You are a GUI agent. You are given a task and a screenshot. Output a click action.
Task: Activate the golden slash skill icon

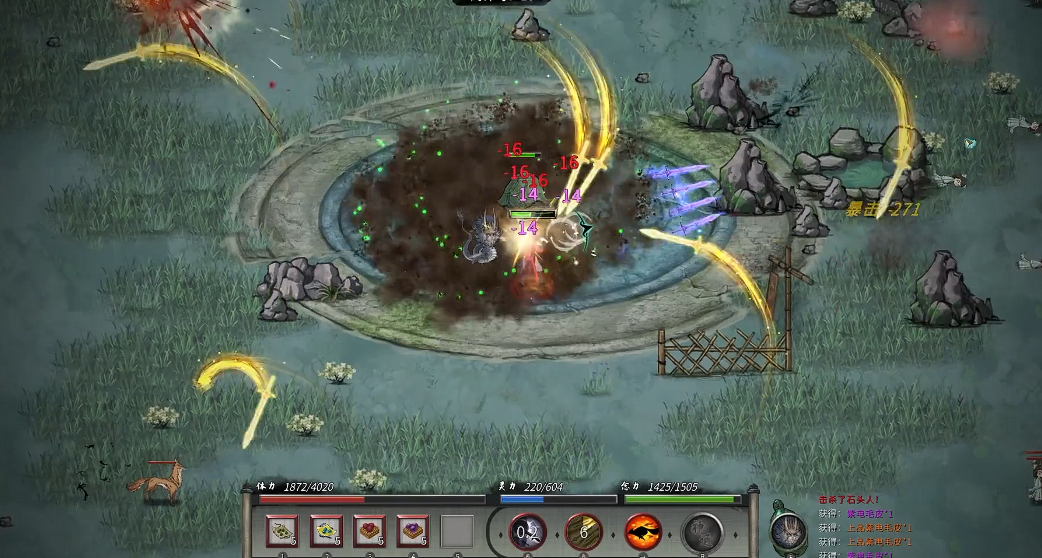(584, 532)
